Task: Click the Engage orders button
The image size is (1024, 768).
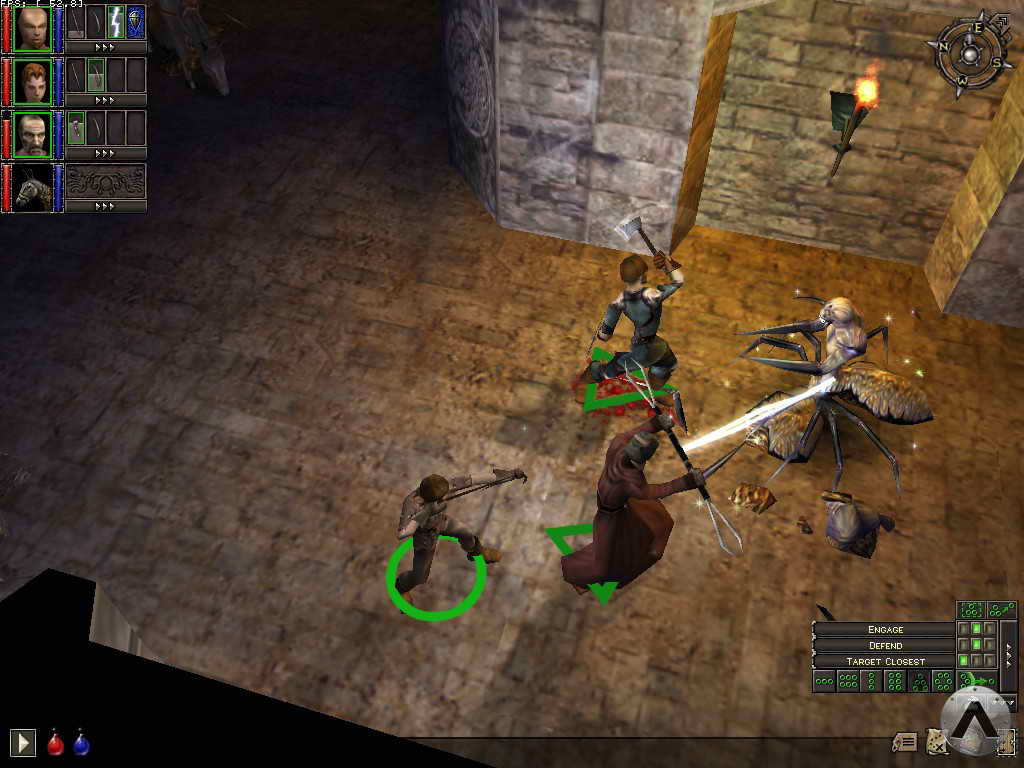Action: [x=885, y=629]
